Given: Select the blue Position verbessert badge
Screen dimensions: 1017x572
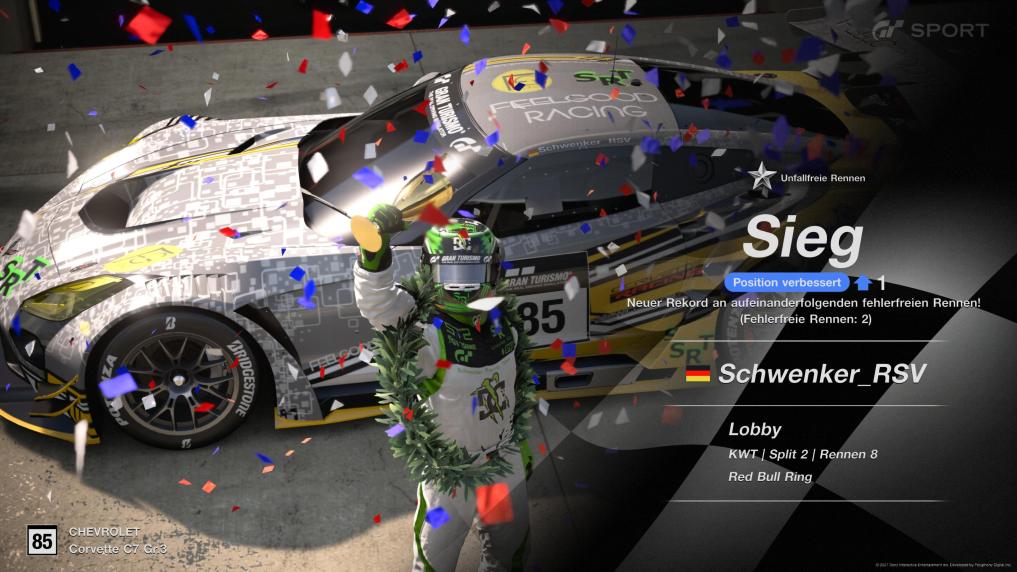Looking at the screenshot, I should [786, 283].
